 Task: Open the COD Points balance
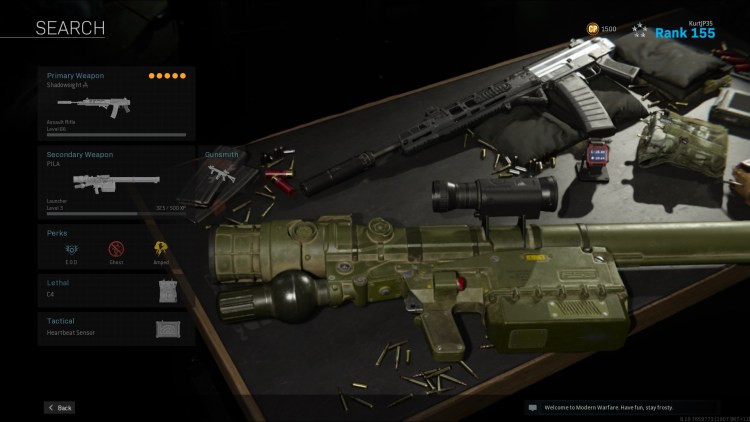point(601,28)
